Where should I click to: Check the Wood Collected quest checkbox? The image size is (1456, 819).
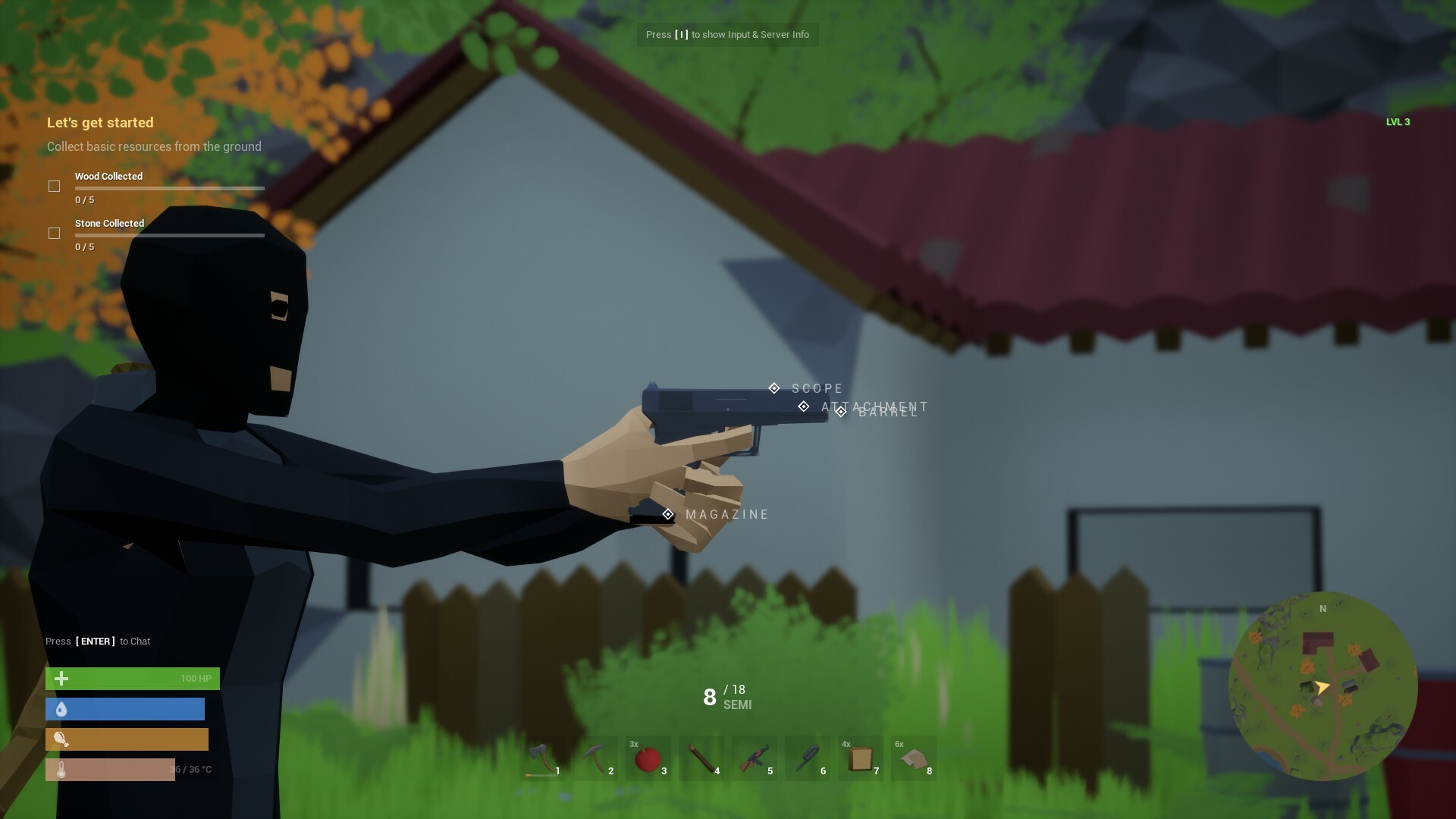pos(54,186)
